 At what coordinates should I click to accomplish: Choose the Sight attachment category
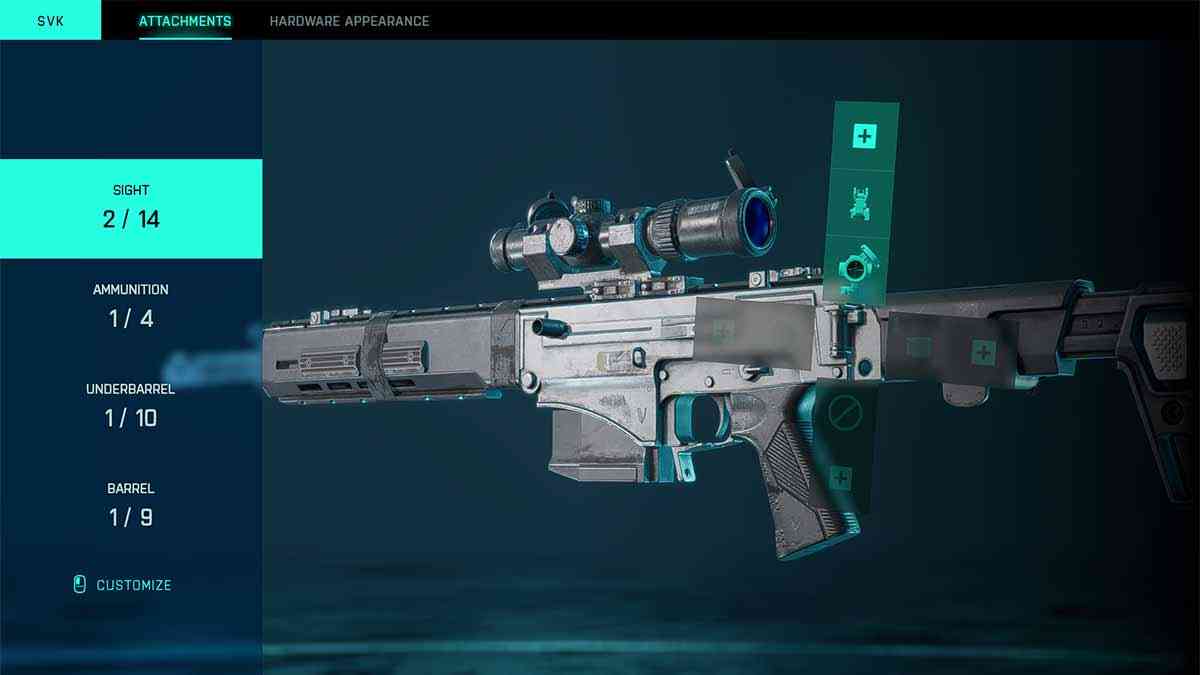point(131,208)
